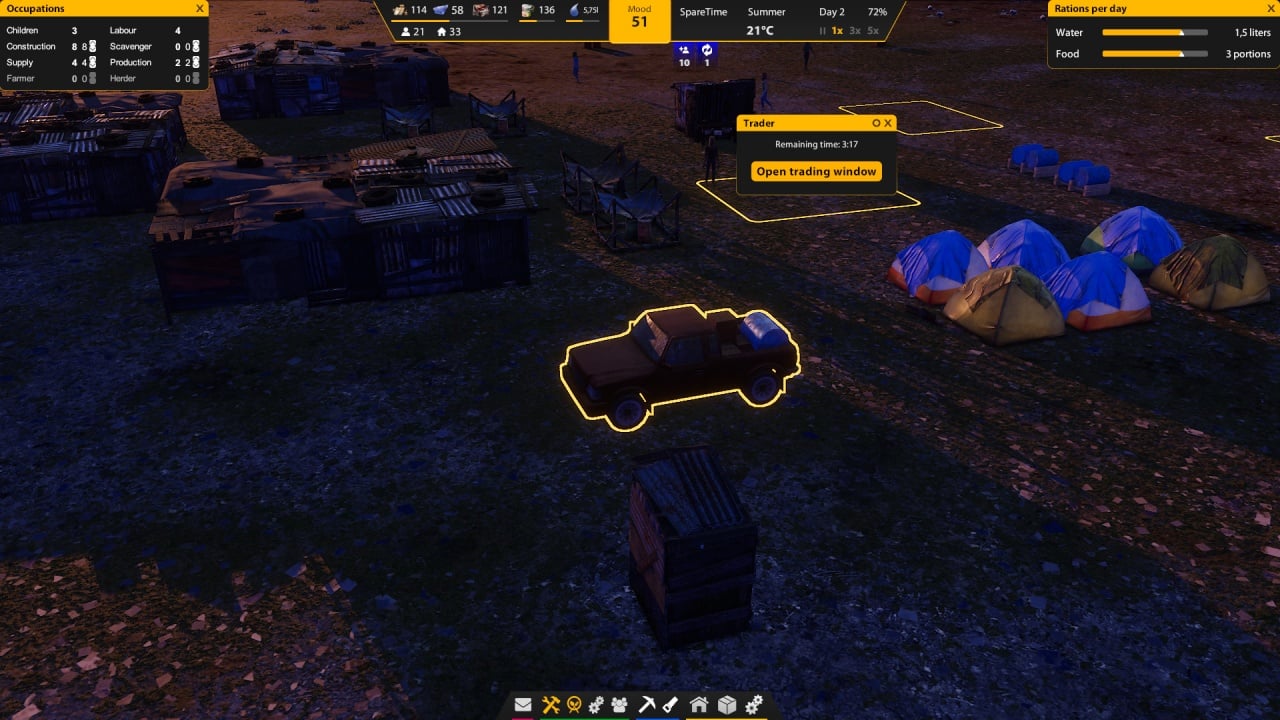
Task: Close the Occupations panel
Action: (x=200, y=9)
